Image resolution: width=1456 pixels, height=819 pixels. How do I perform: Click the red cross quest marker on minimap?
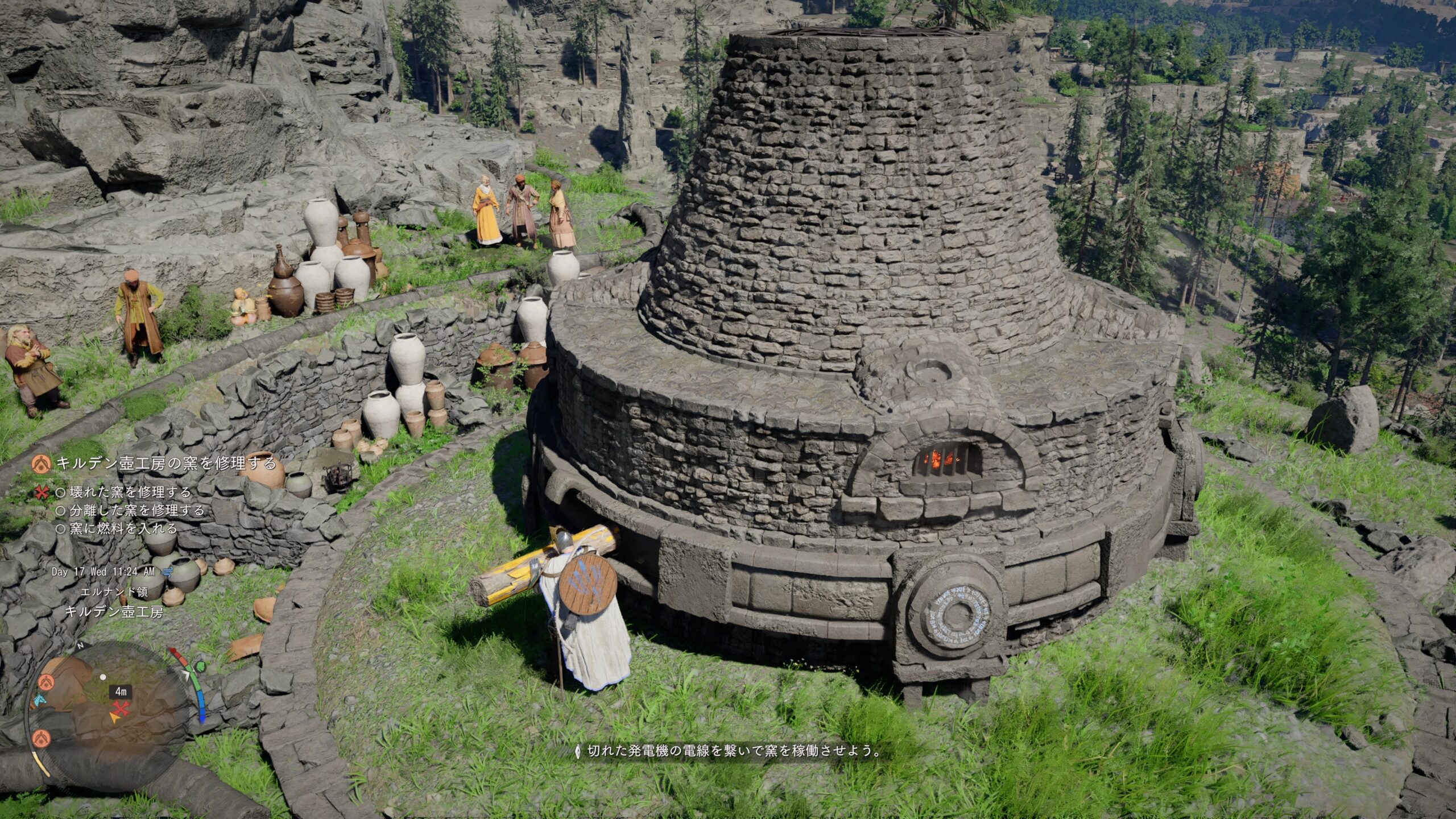121,709
